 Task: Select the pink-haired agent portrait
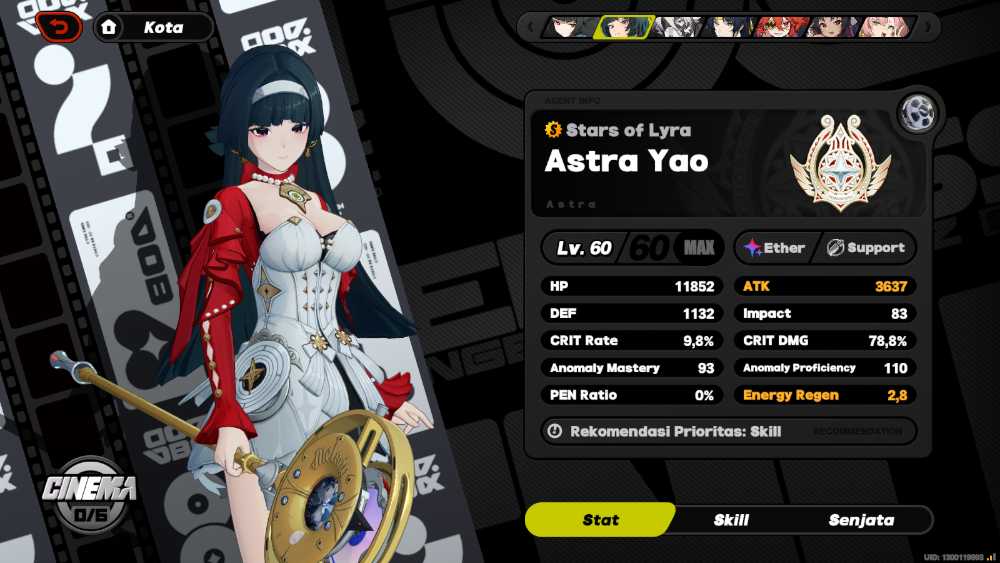tap(884, 27)
